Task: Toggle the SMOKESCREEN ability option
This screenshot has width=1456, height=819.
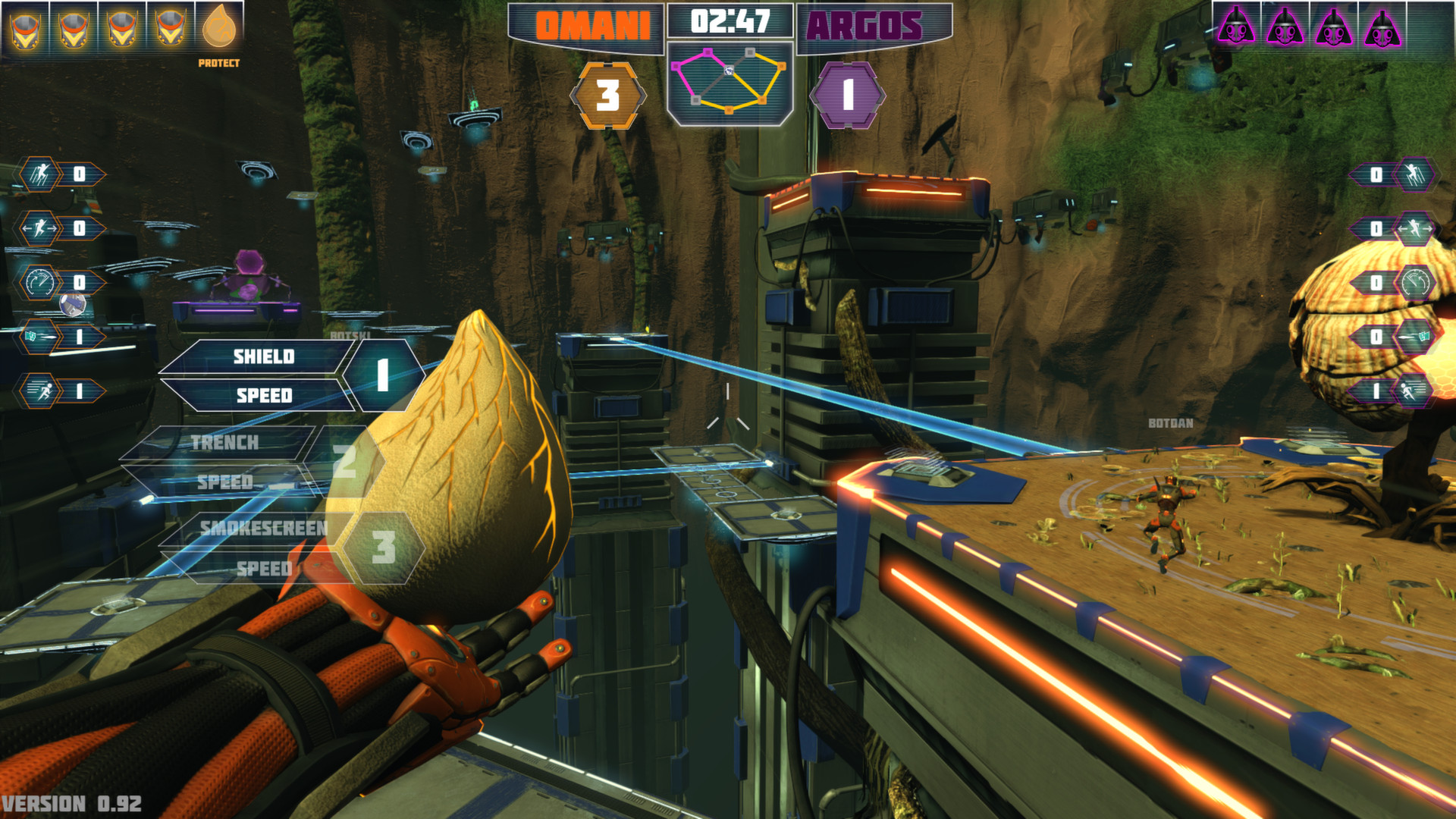Action: (263, 530)
